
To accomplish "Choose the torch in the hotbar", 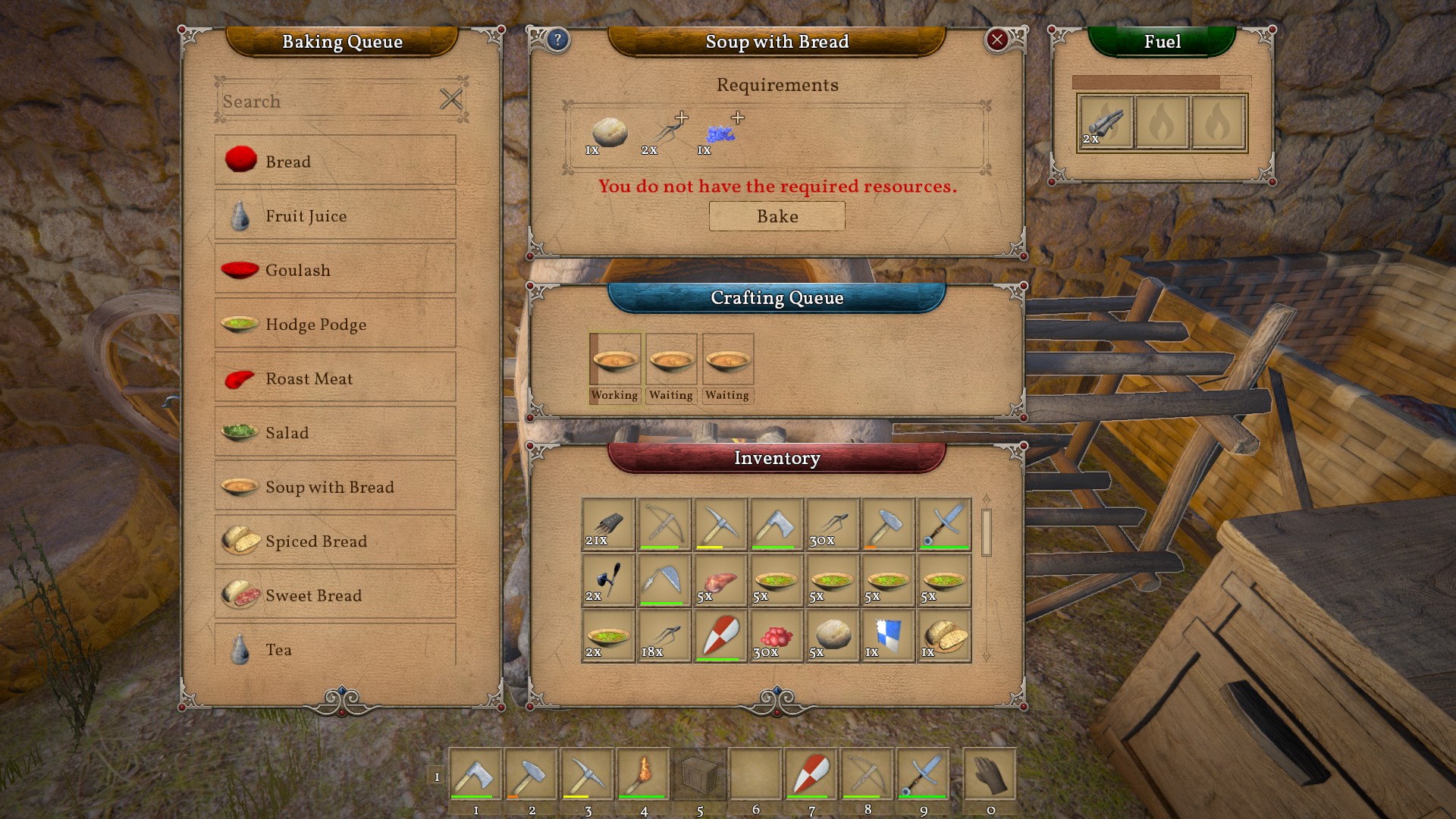I will tap(643, 774).
